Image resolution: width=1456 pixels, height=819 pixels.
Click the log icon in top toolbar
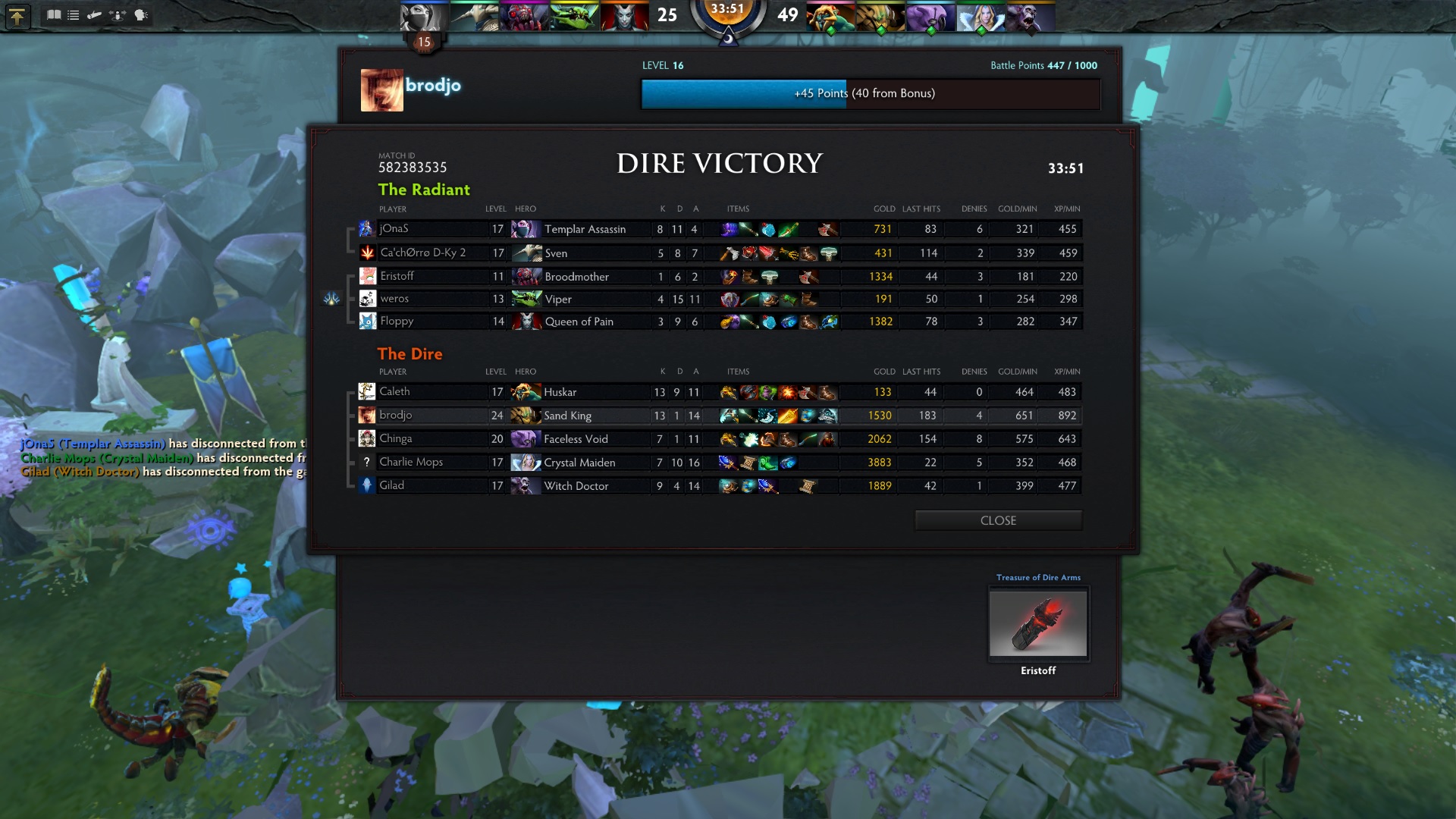(x=95, y=15)
